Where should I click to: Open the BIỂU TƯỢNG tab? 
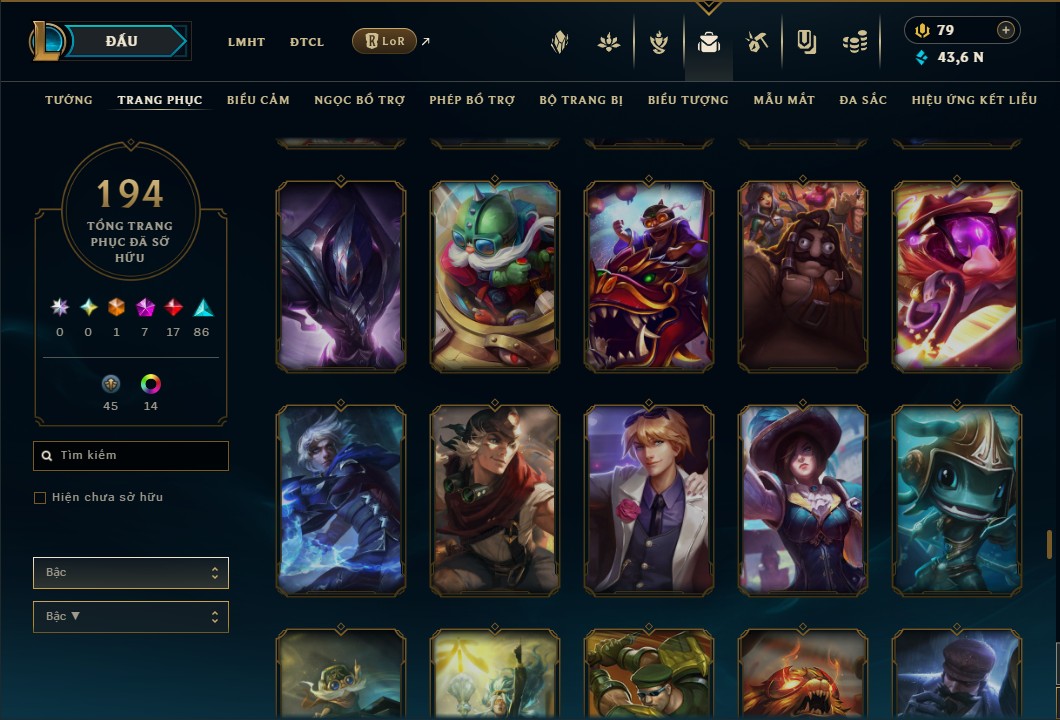coord(688,100)
